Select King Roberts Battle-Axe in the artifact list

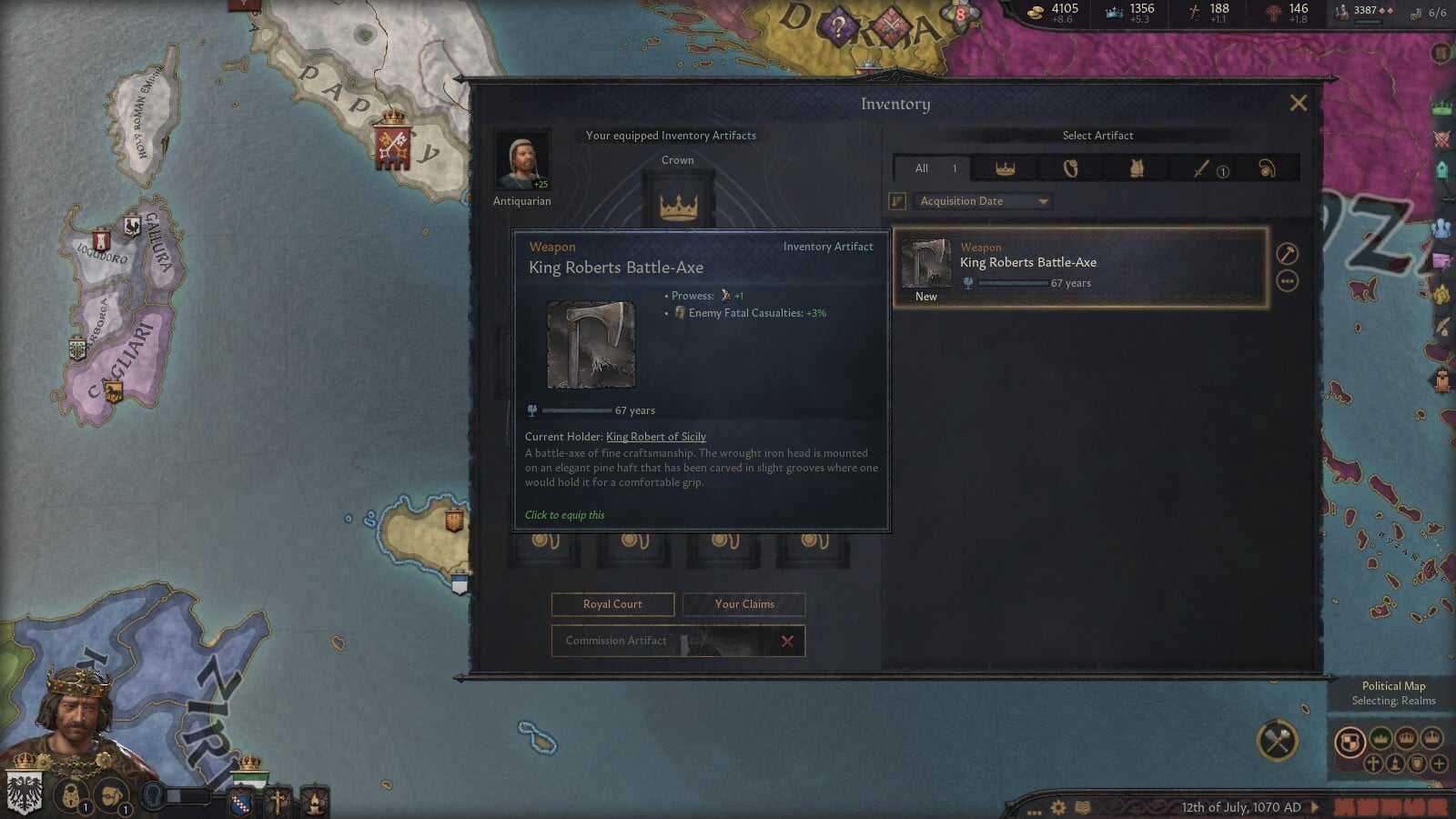point(1080,268)
